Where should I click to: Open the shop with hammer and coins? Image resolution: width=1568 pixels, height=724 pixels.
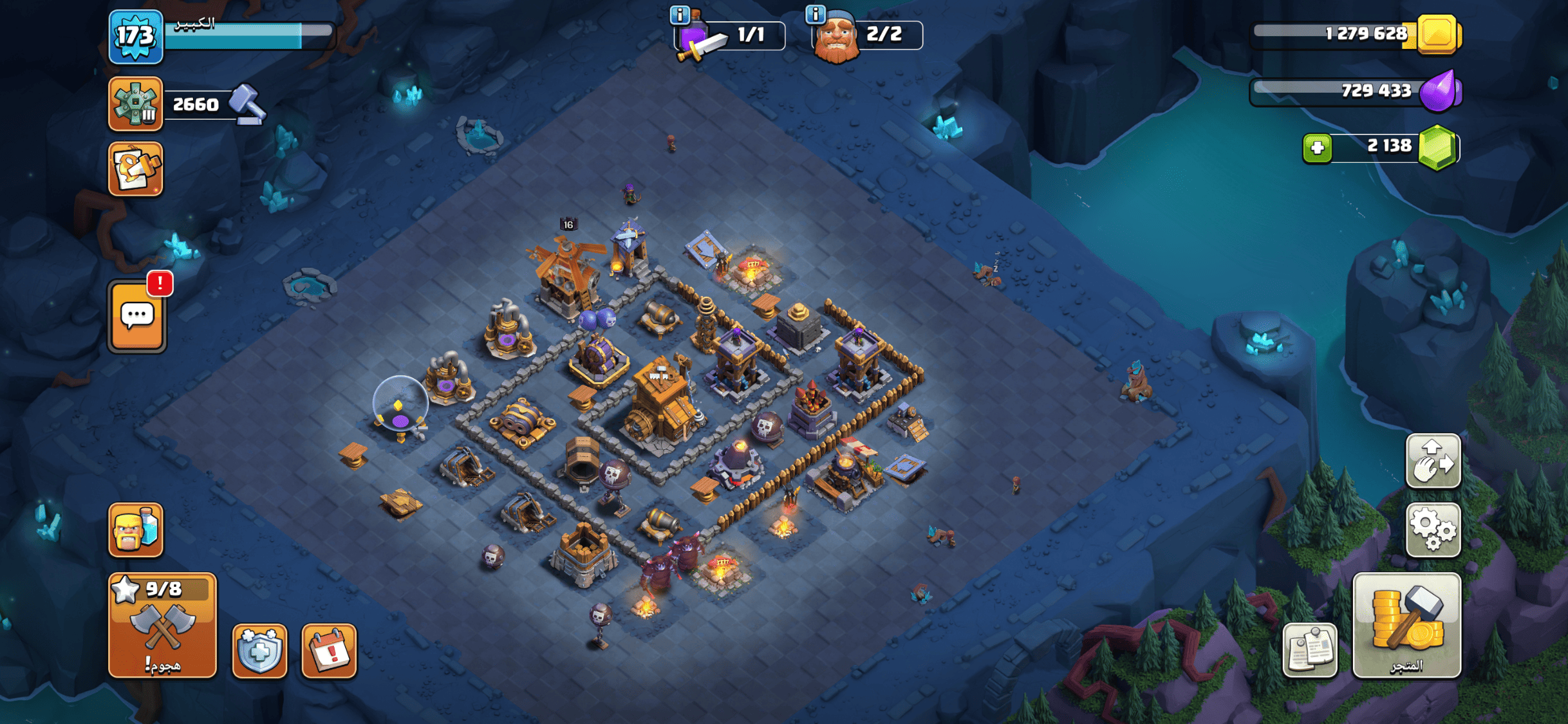[x=1406, y=626]
